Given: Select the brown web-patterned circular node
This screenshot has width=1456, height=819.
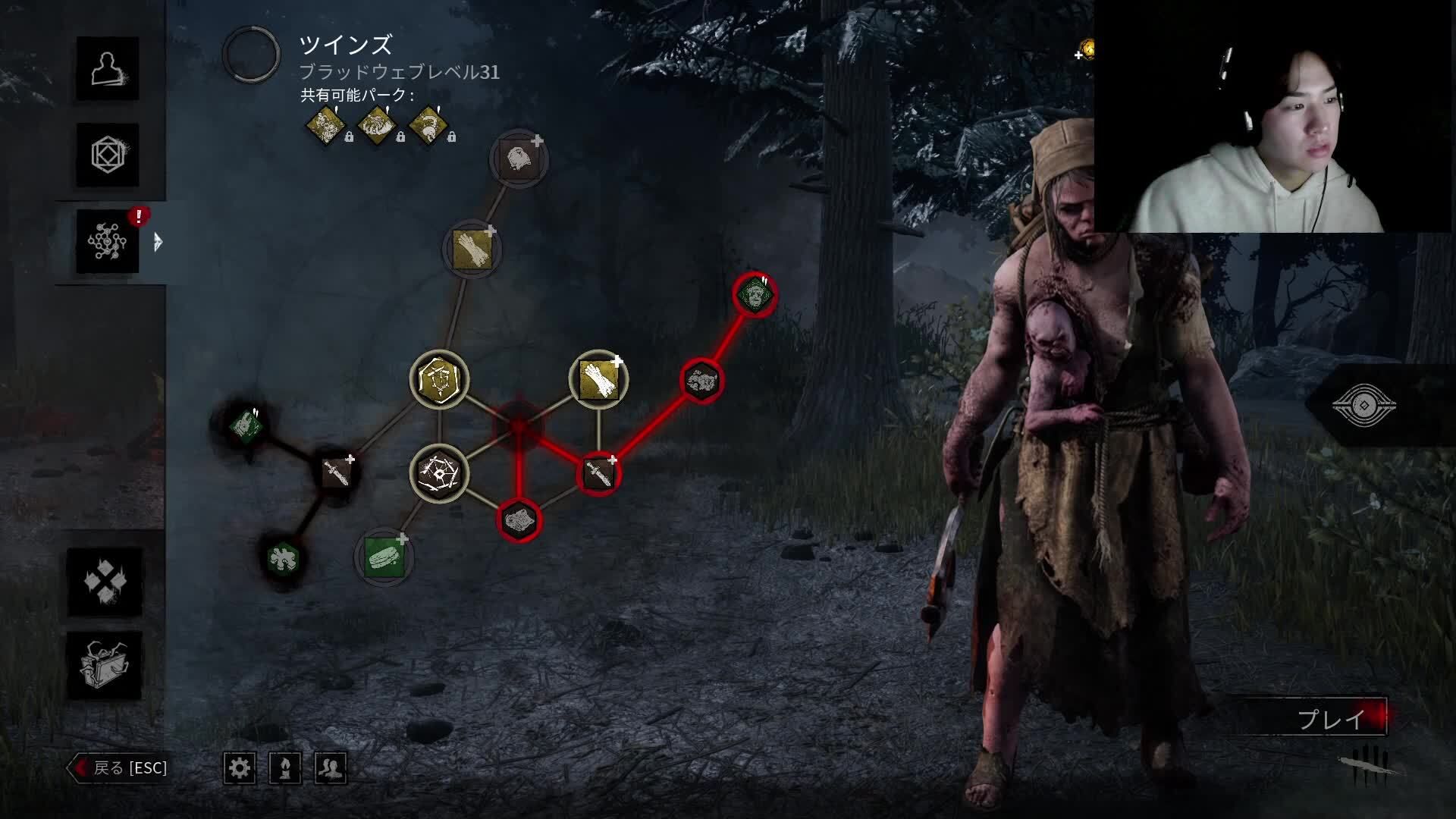Looking at the screenshot, I should (x=439, y=474).
